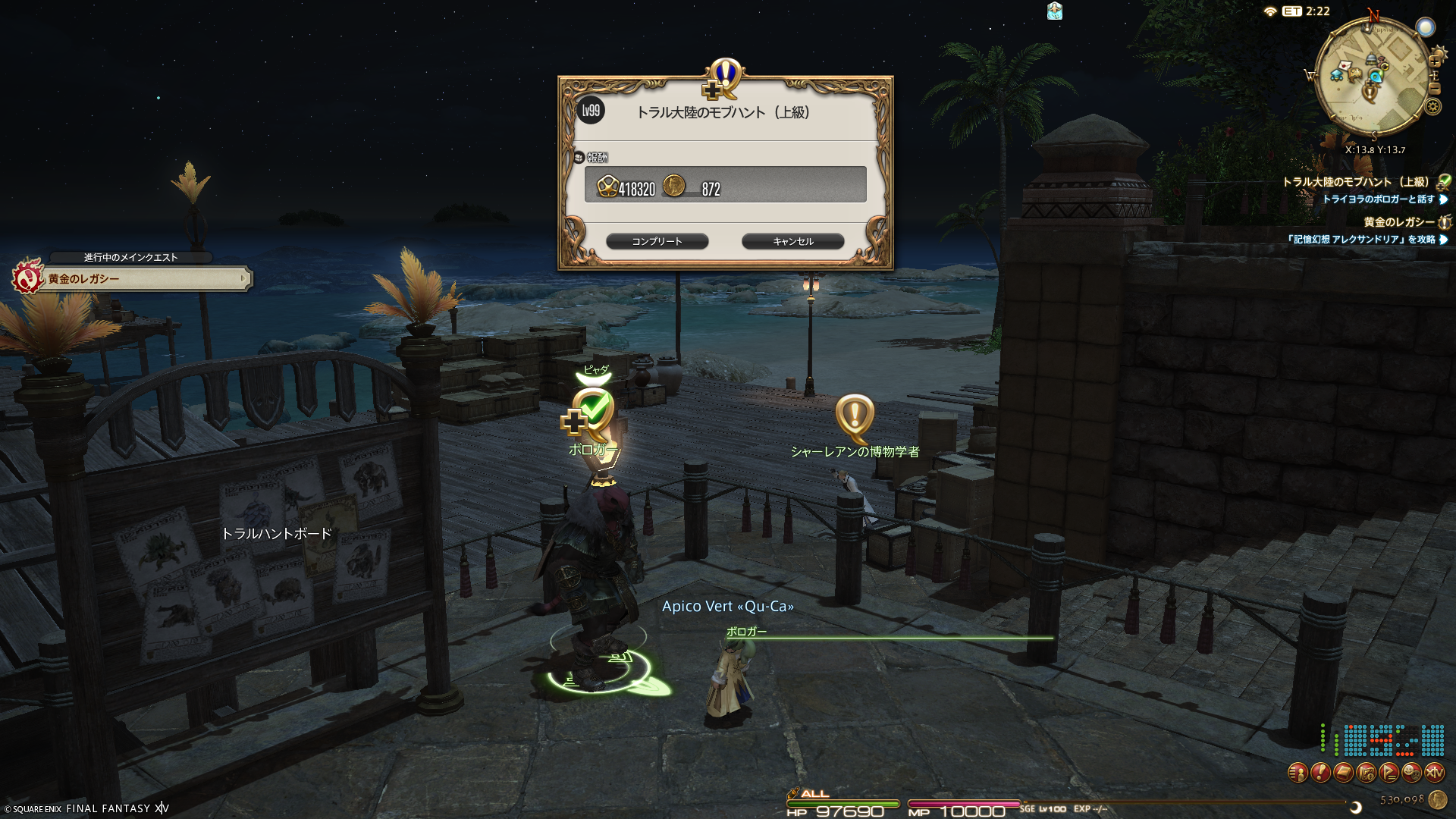Zoom out the minimap with the minus button

click(1434, 89)
